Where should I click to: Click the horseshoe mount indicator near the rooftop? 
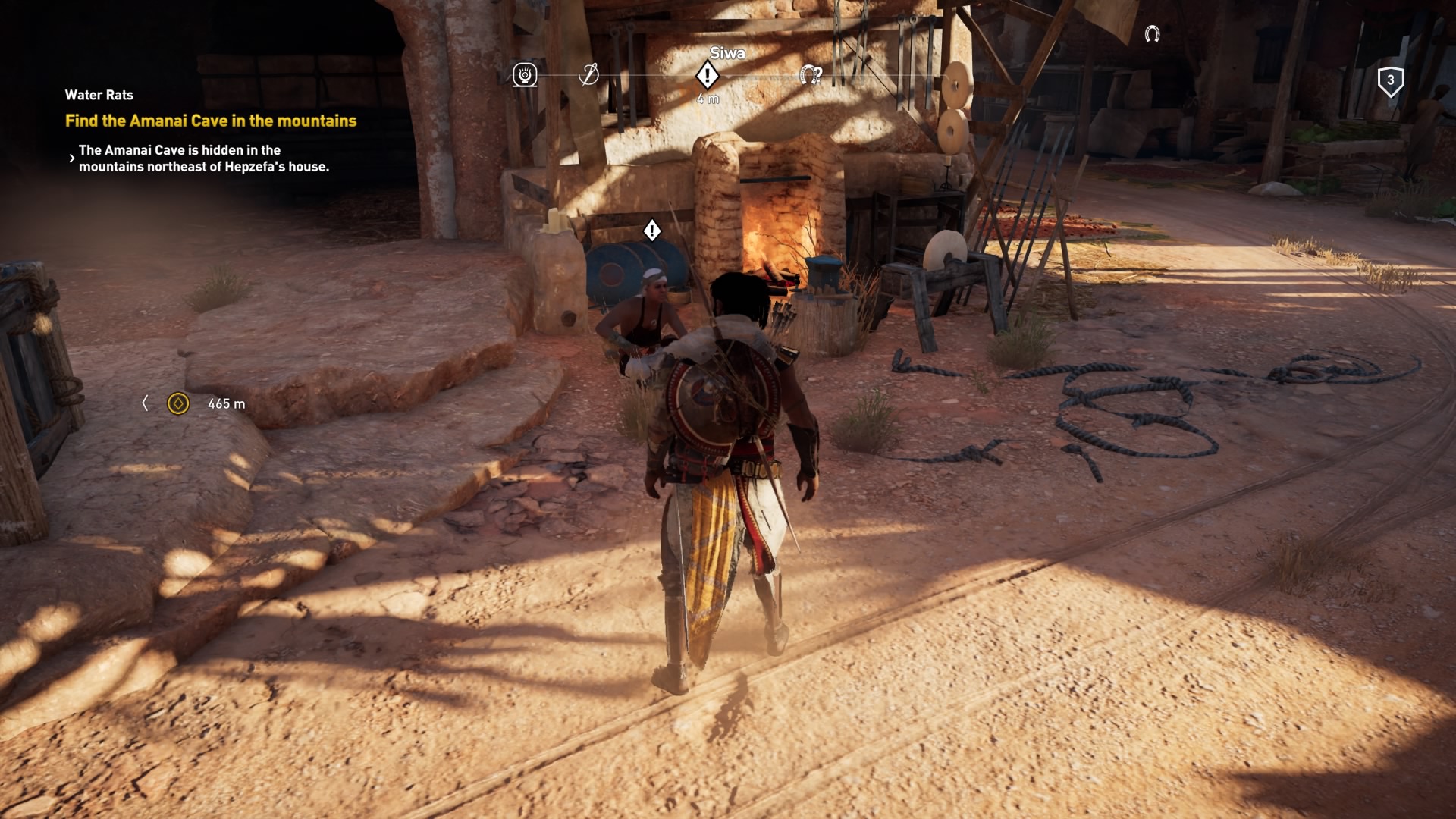tap(1153, 33)
